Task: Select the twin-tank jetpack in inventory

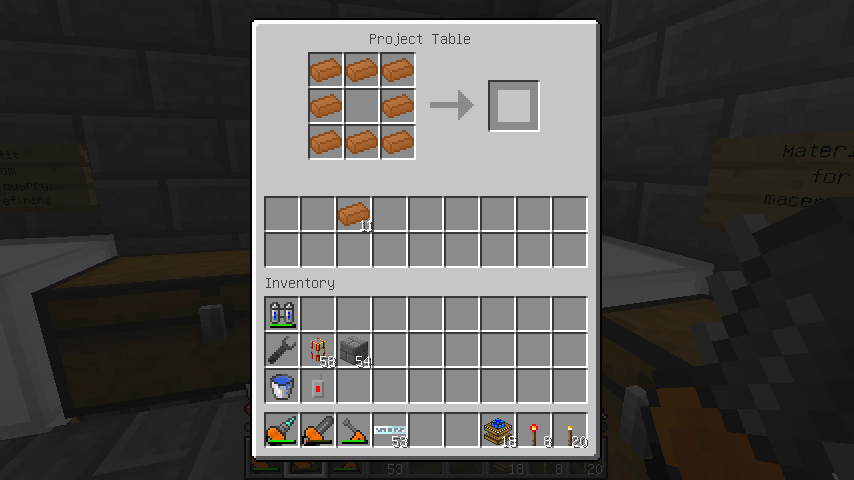Action: (282, 314)
